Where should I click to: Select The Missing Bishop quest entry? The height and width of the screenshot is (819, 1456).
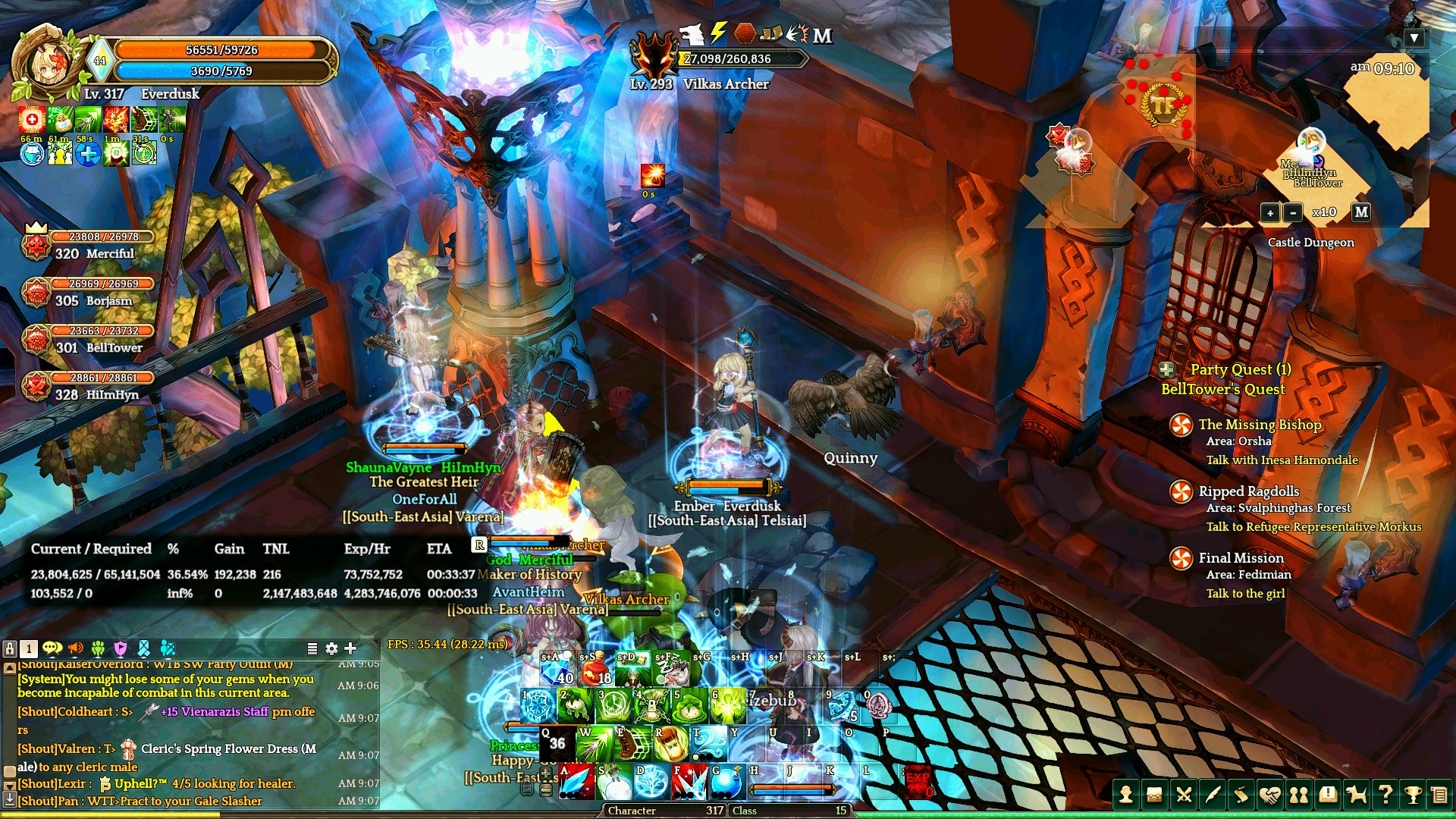1260,425
